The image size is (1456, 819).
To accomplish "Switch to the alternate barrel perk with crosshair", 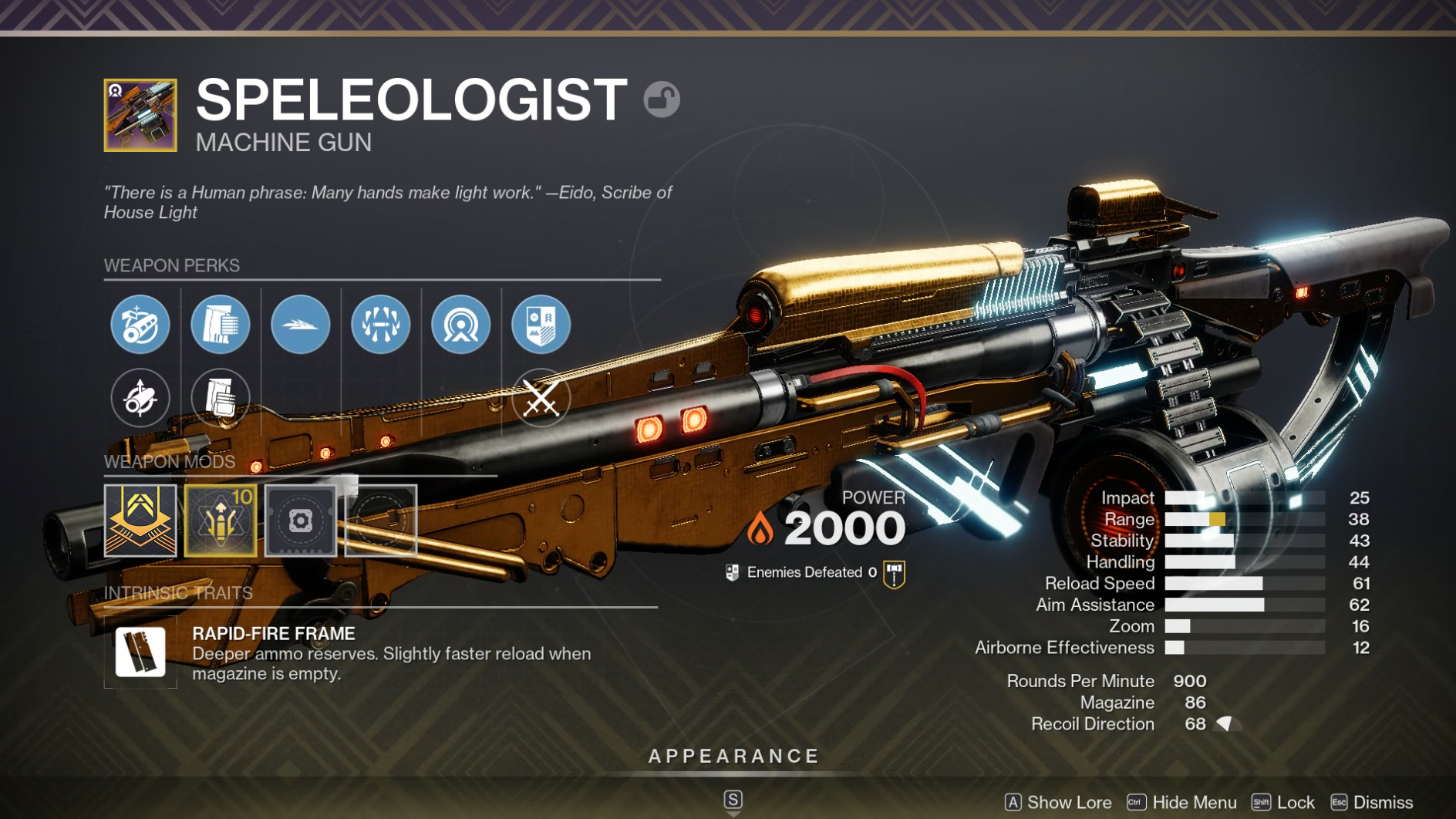I will [140, 398].
